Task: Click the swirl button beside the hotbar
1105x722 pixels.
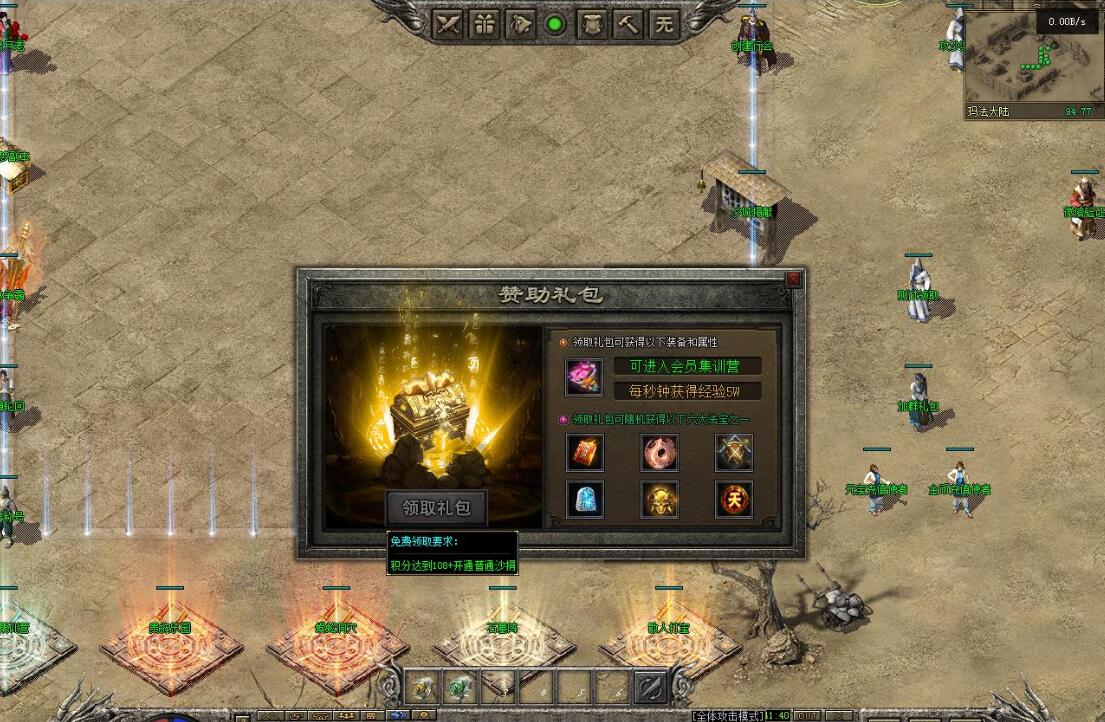Action: click(651, 686)
